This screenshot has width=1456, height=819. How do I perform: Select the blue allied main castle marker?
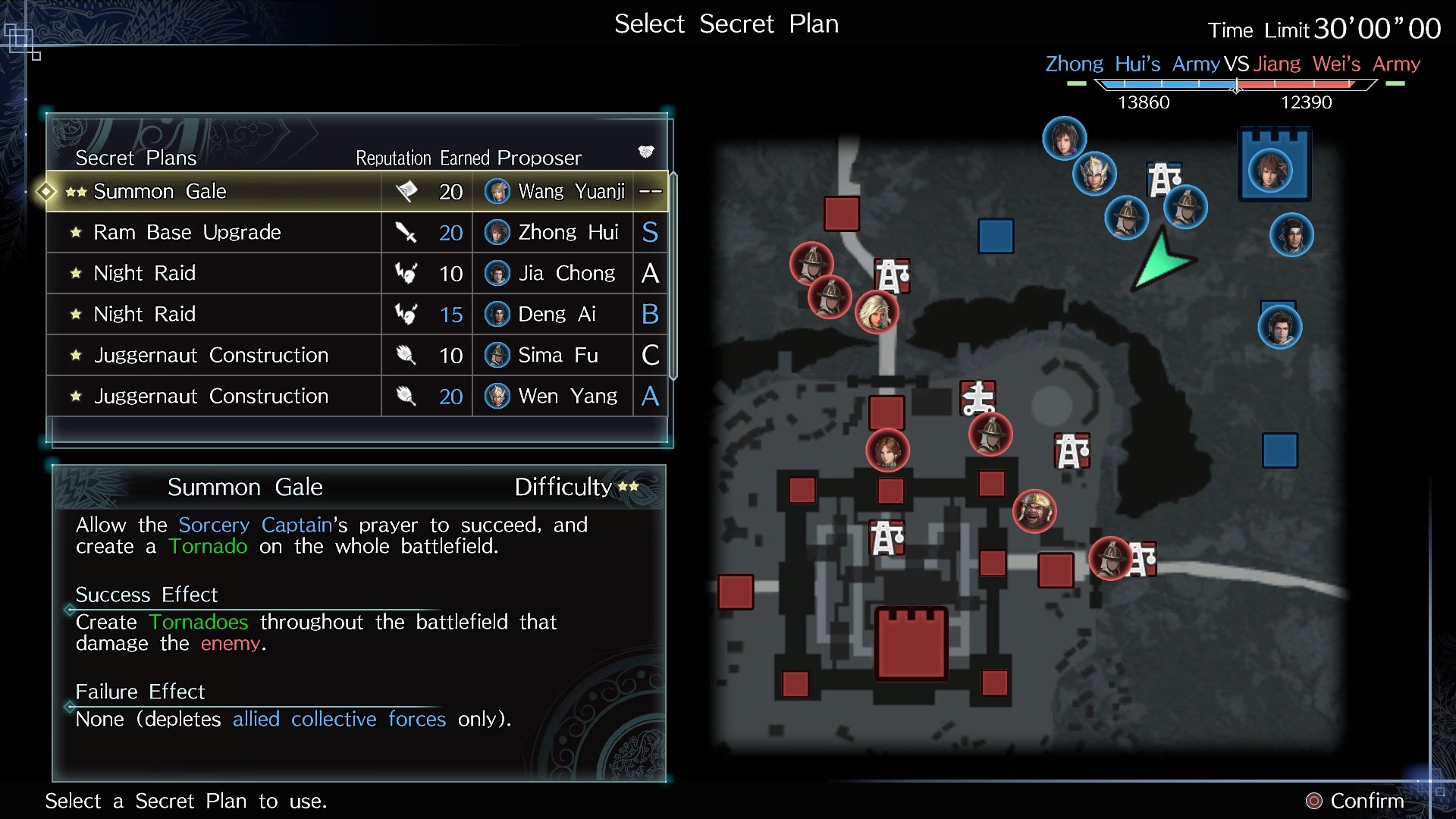[x=1274, y=165]
